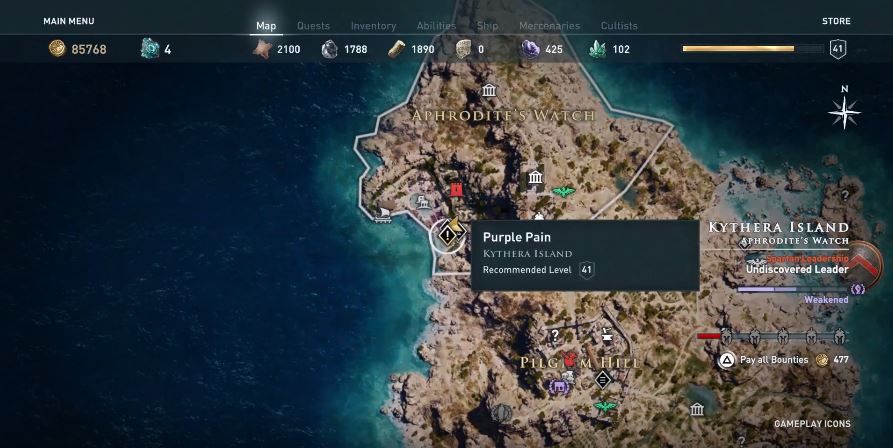Viewport: 893px width, 448px height.
Task: Open the Inventory tab
Action: click(373, 26)
